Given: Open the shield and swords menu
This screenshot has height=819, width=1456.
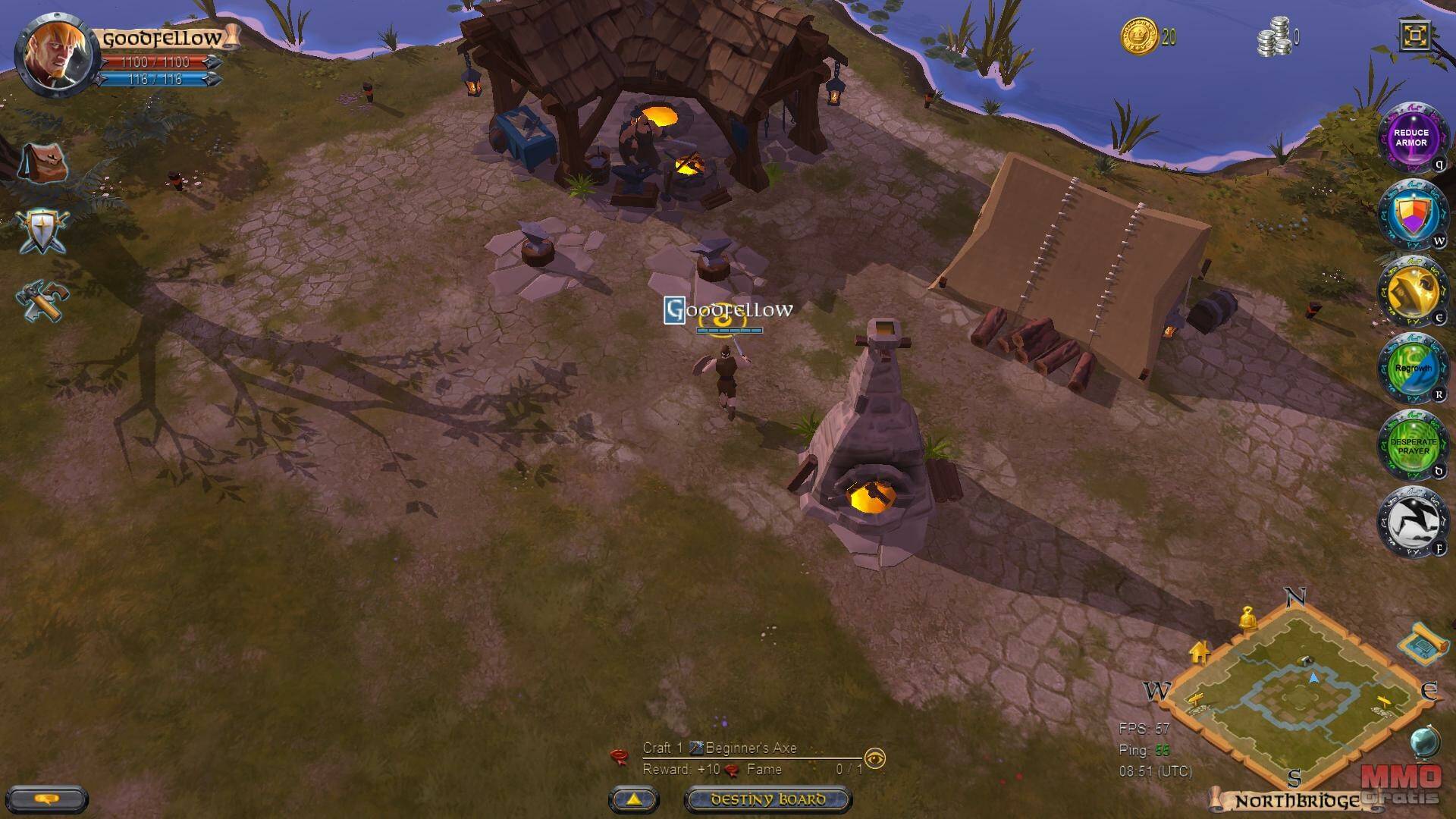Looking at the screenshot, I should tap(43, 231).
